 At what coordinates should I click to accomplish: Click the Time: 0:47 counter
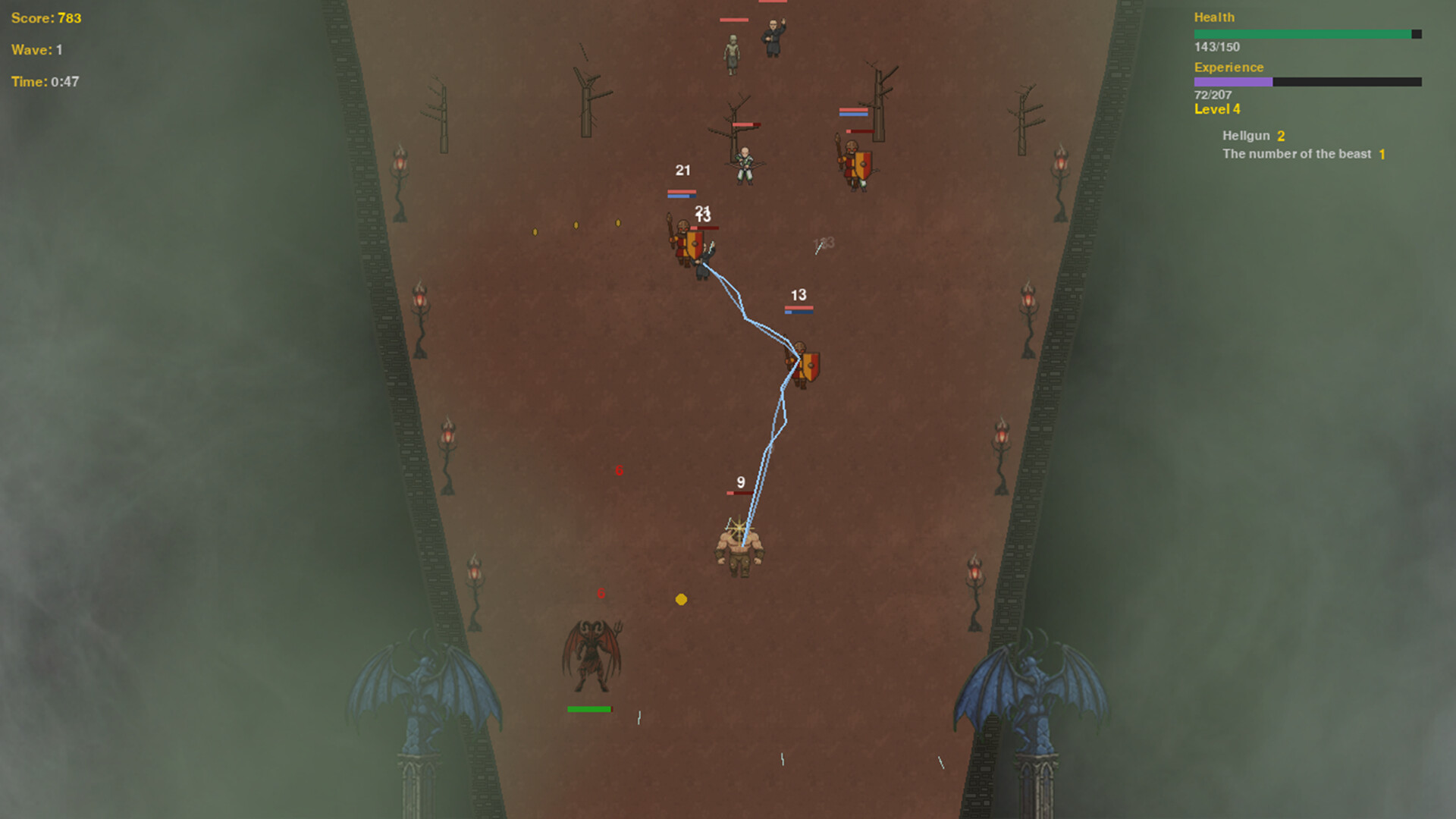(x=44, y=82)
